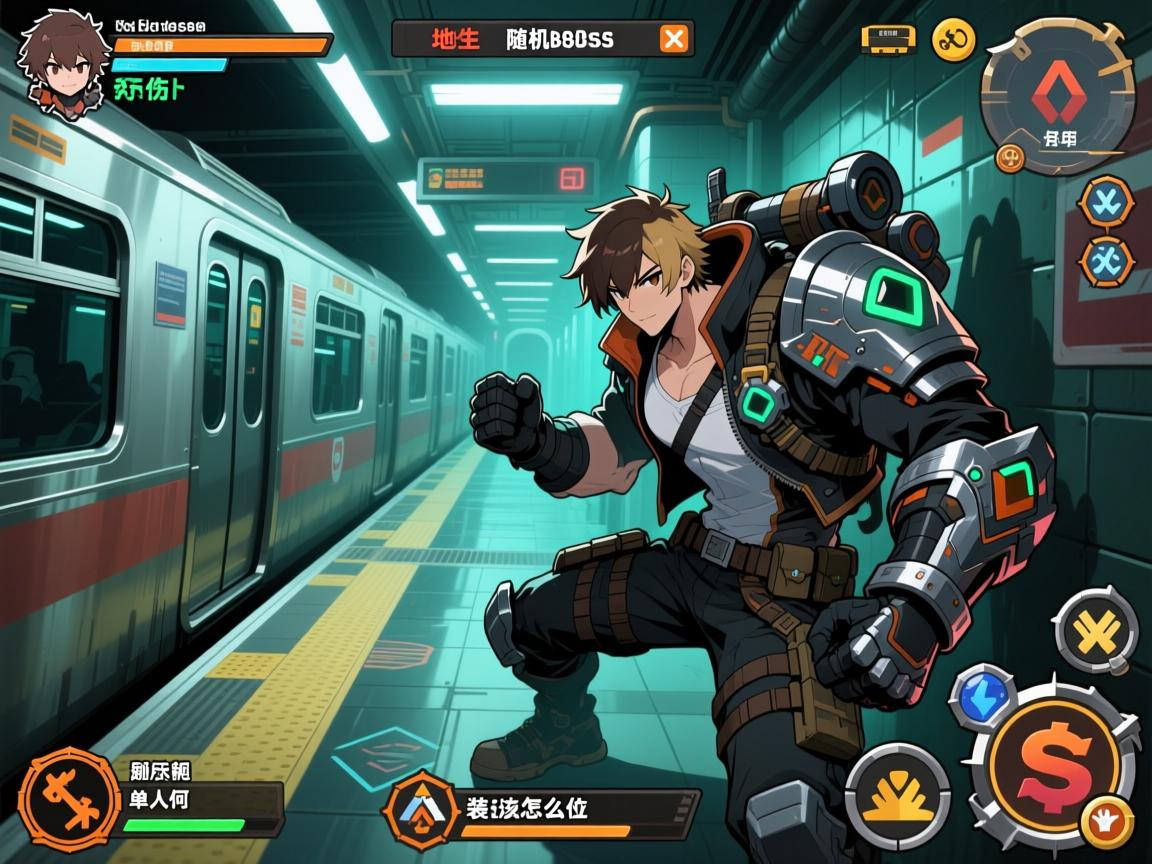Viewport: 1152px width, 864px height.
Task: Click the 随机BOSS banner label
Action: point(560,40)
